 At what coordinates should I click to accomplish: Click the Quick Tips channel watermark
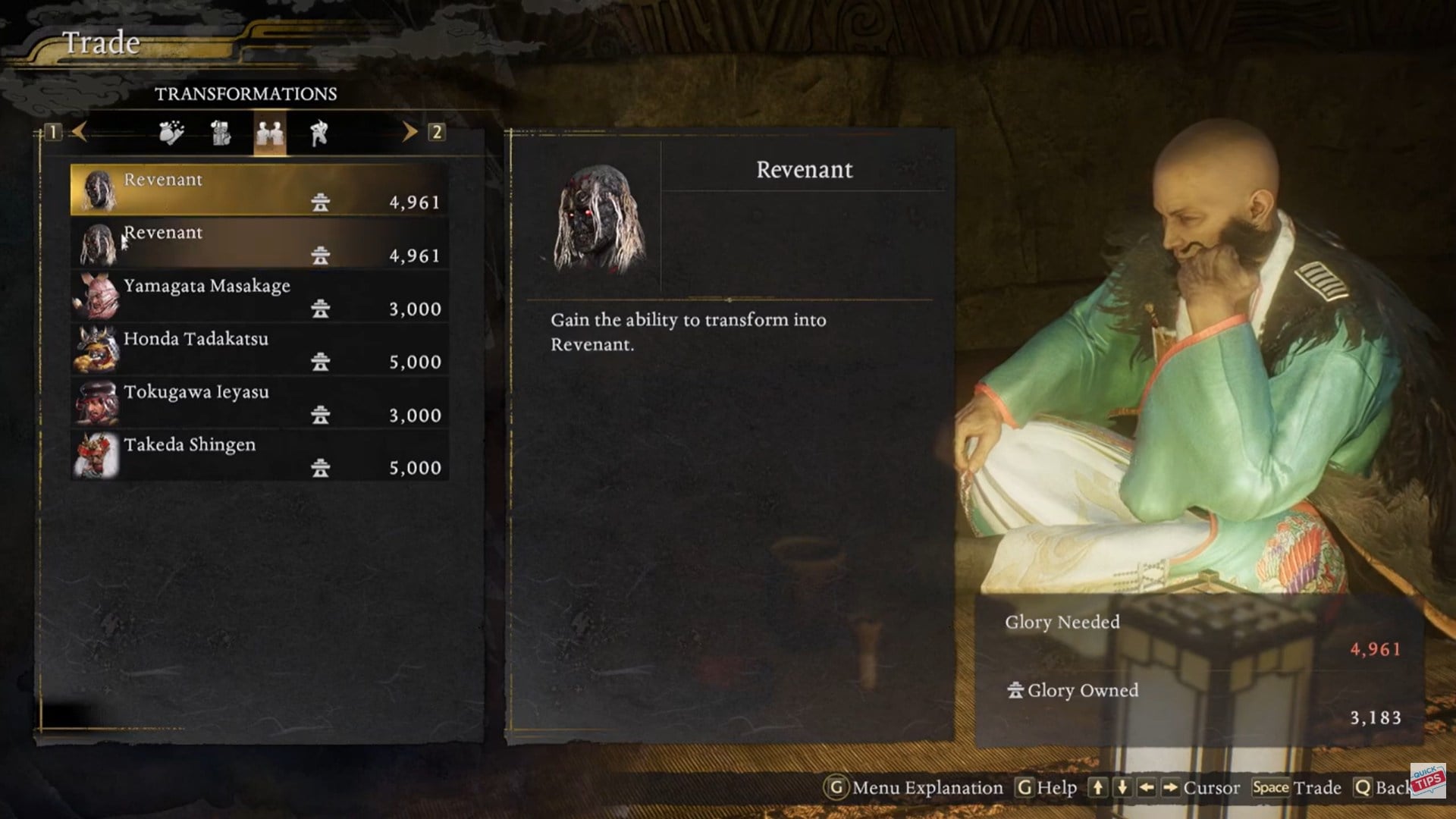click(1427, 780)
